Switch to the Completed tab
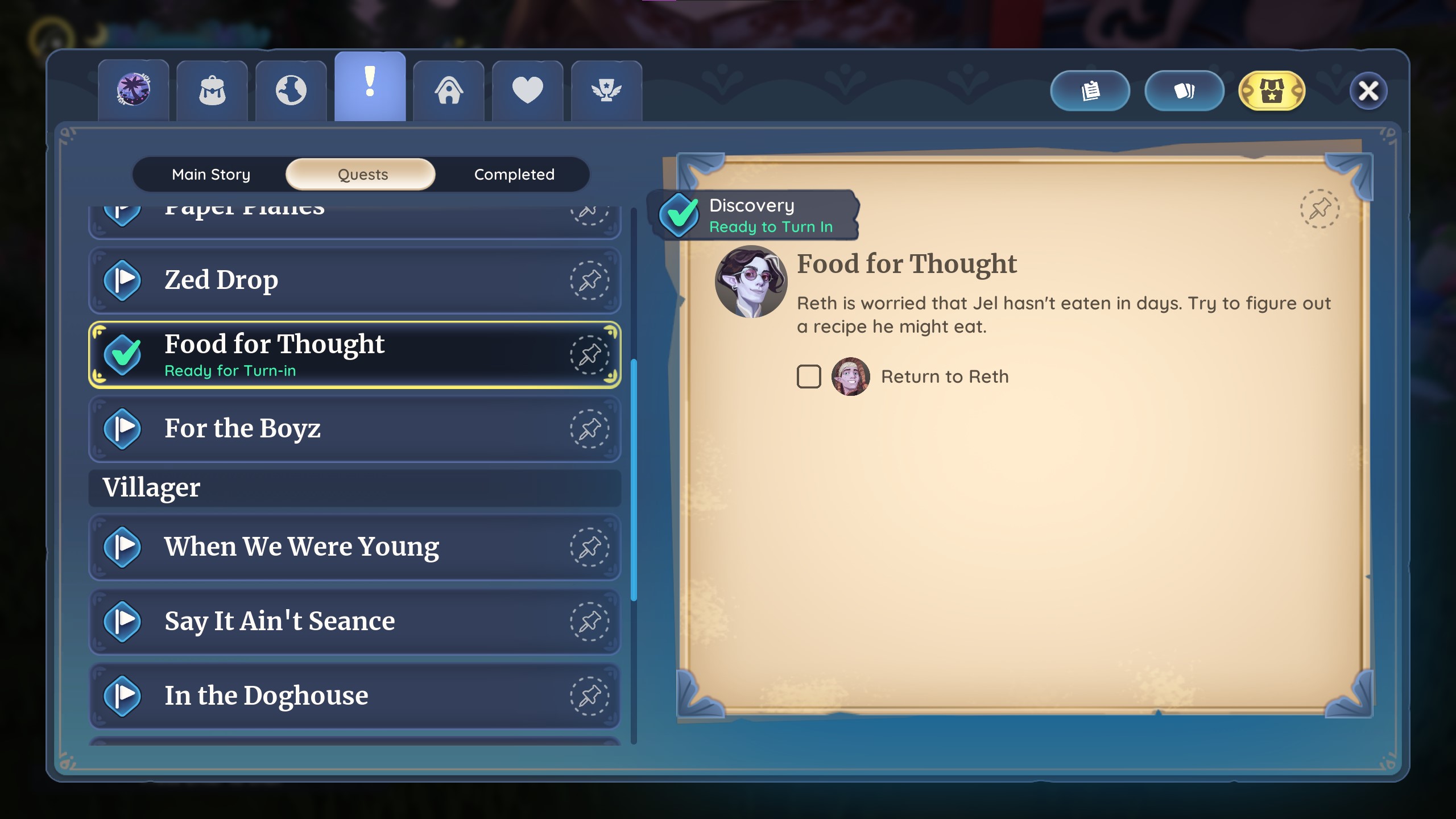This screenshot has height=819, width=1456. click(514, 174)
